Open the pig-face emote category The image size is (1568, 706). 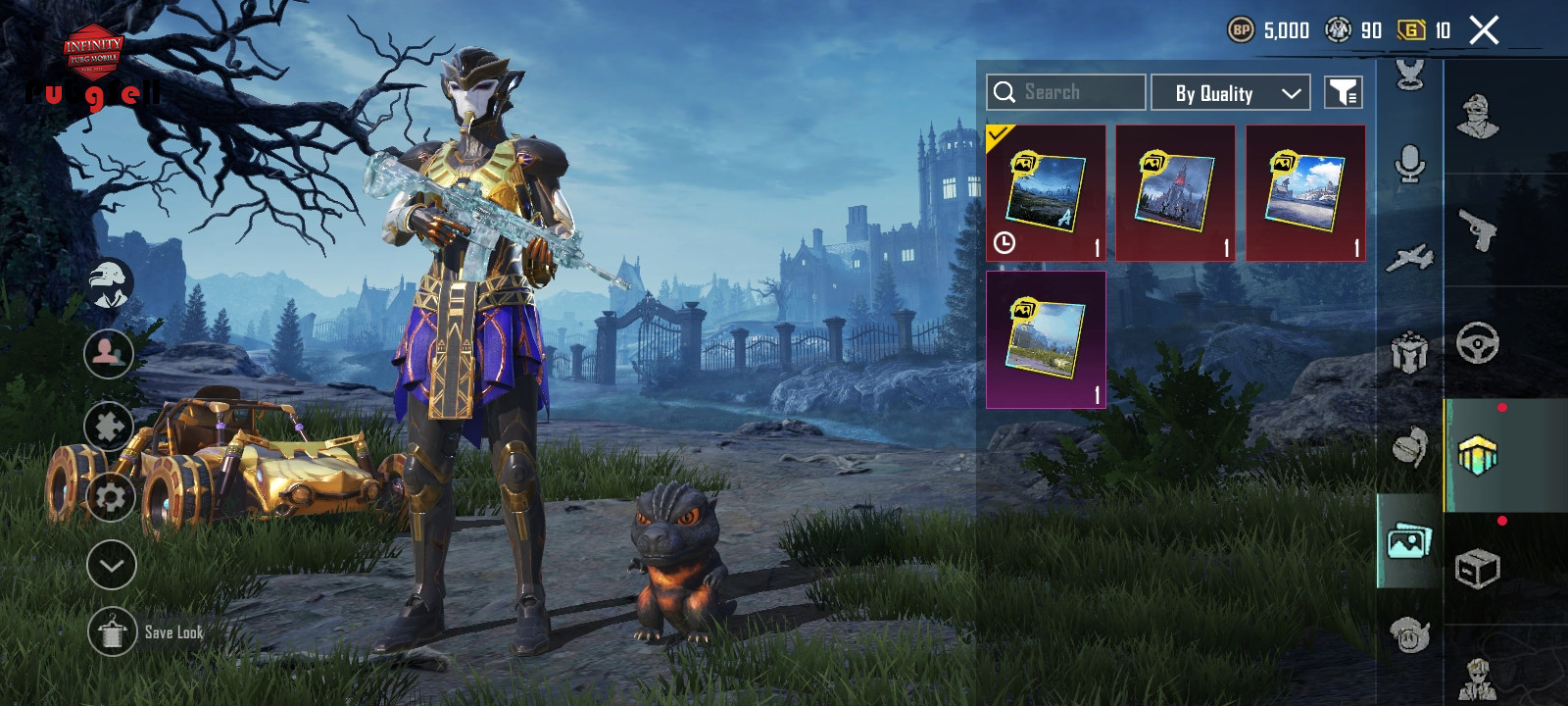pos(1409,635)
